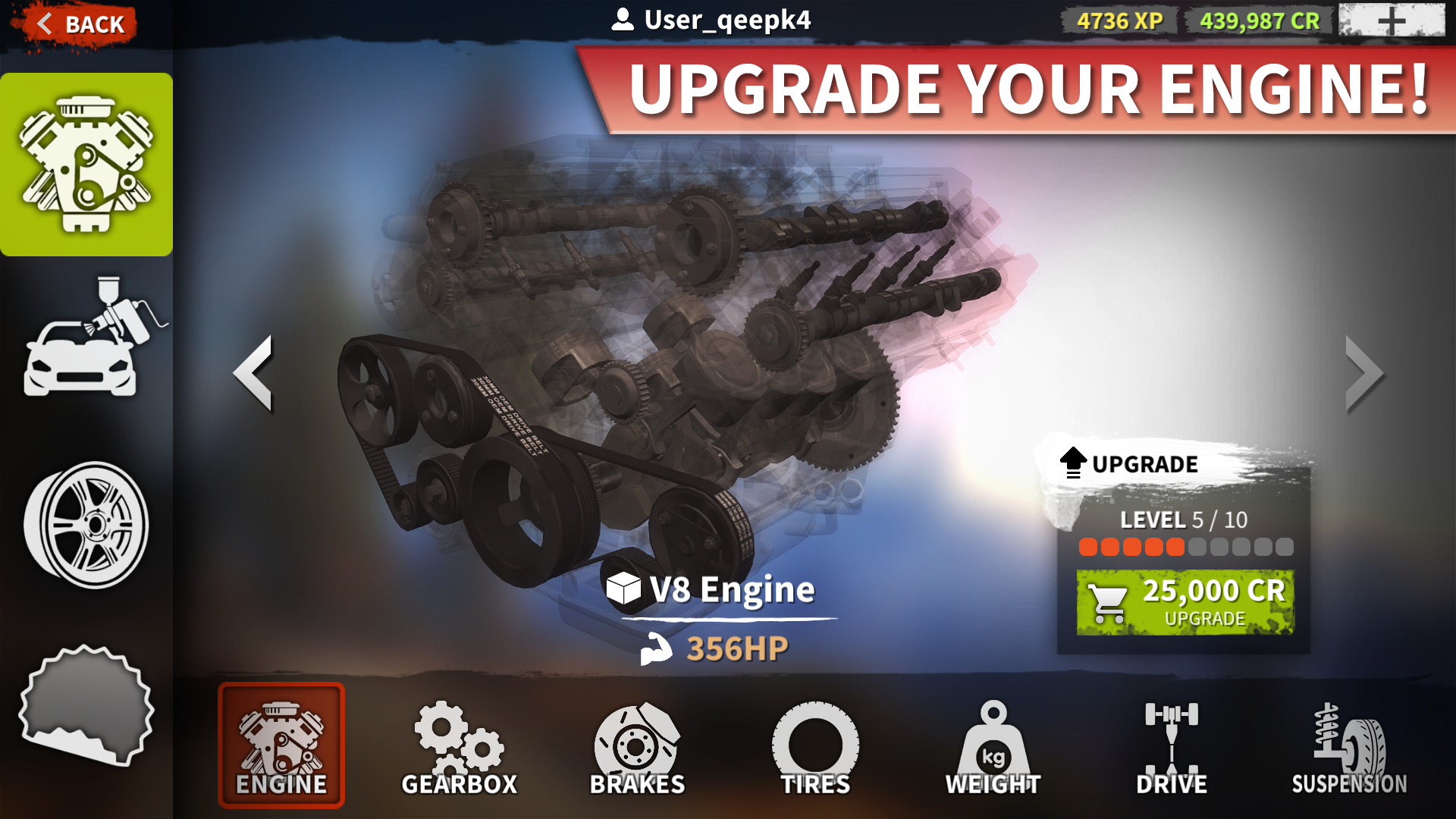1456x819 pixels.
Task: Expand the previous engine with left arrow
Action: (x=254, y=373)
